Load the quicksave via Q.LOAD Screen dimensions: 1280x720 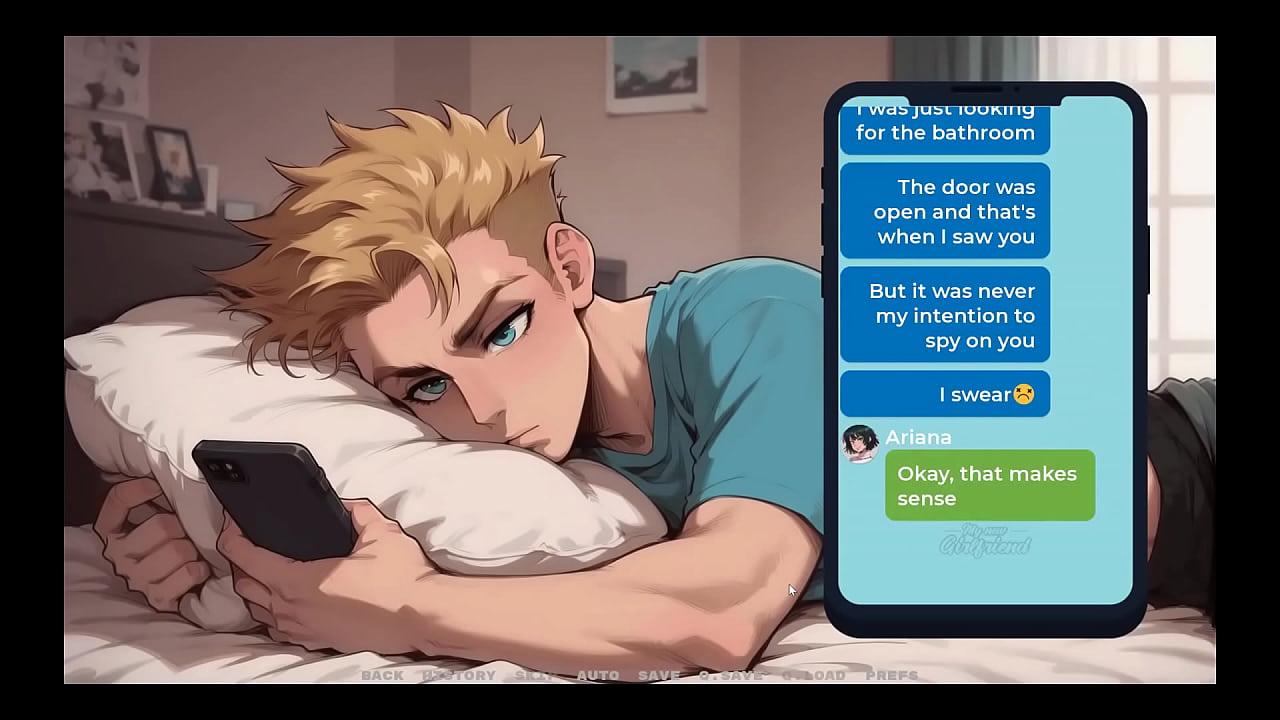tap(812, 675)
